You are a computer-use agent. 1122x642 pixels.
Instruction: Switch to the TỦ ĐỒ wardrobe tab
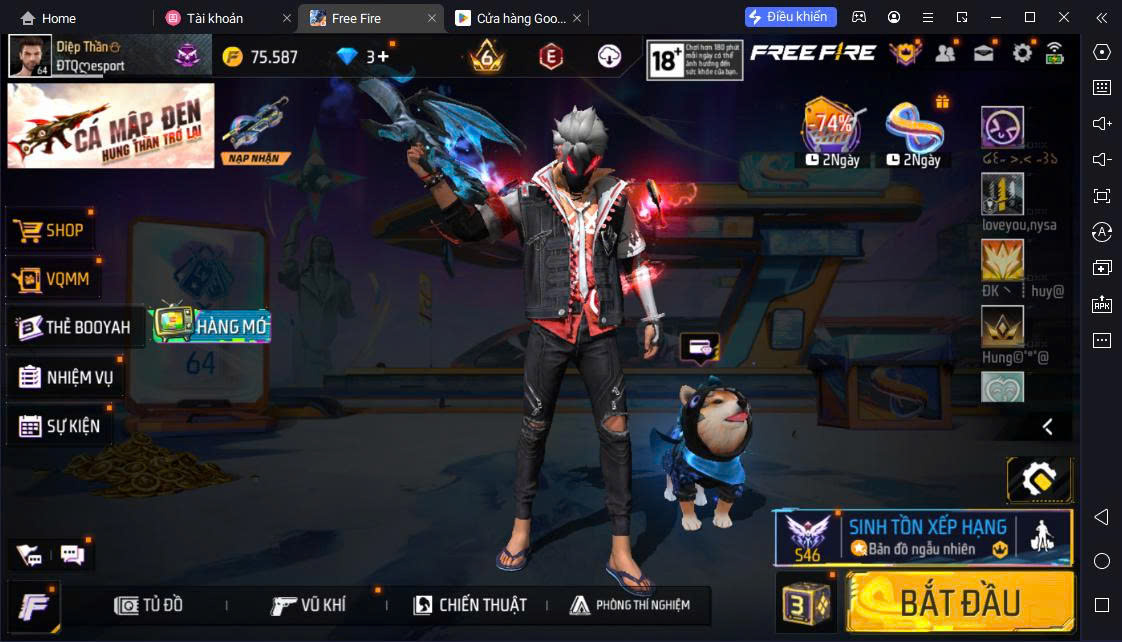[x=150, y=605]
